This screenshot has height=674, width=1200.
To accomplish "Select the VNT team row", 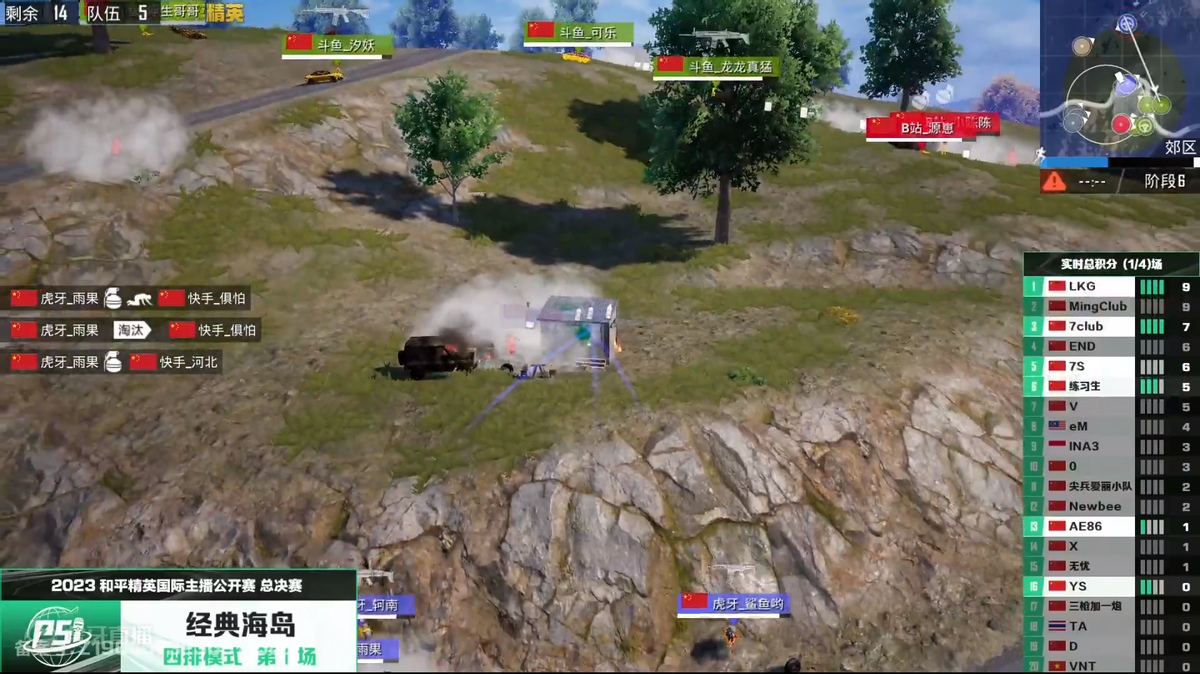I will (x=1110, y=666).
